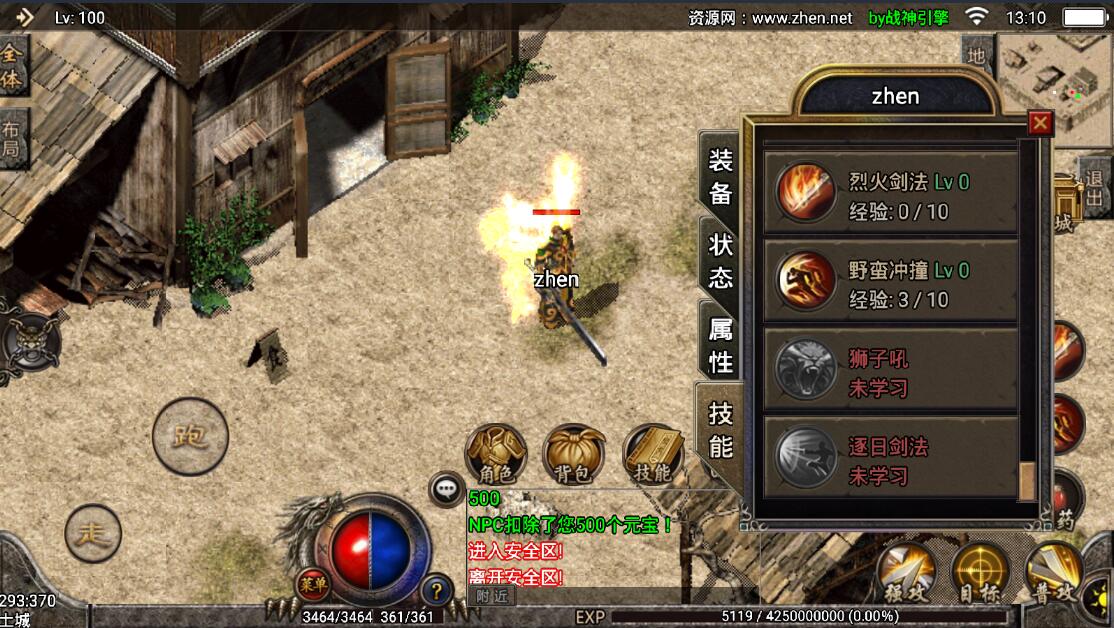Select the 烈火剑法 skill row
Image resolution: width=1114 pixels, height=628 pixels.
coord(890,195)
